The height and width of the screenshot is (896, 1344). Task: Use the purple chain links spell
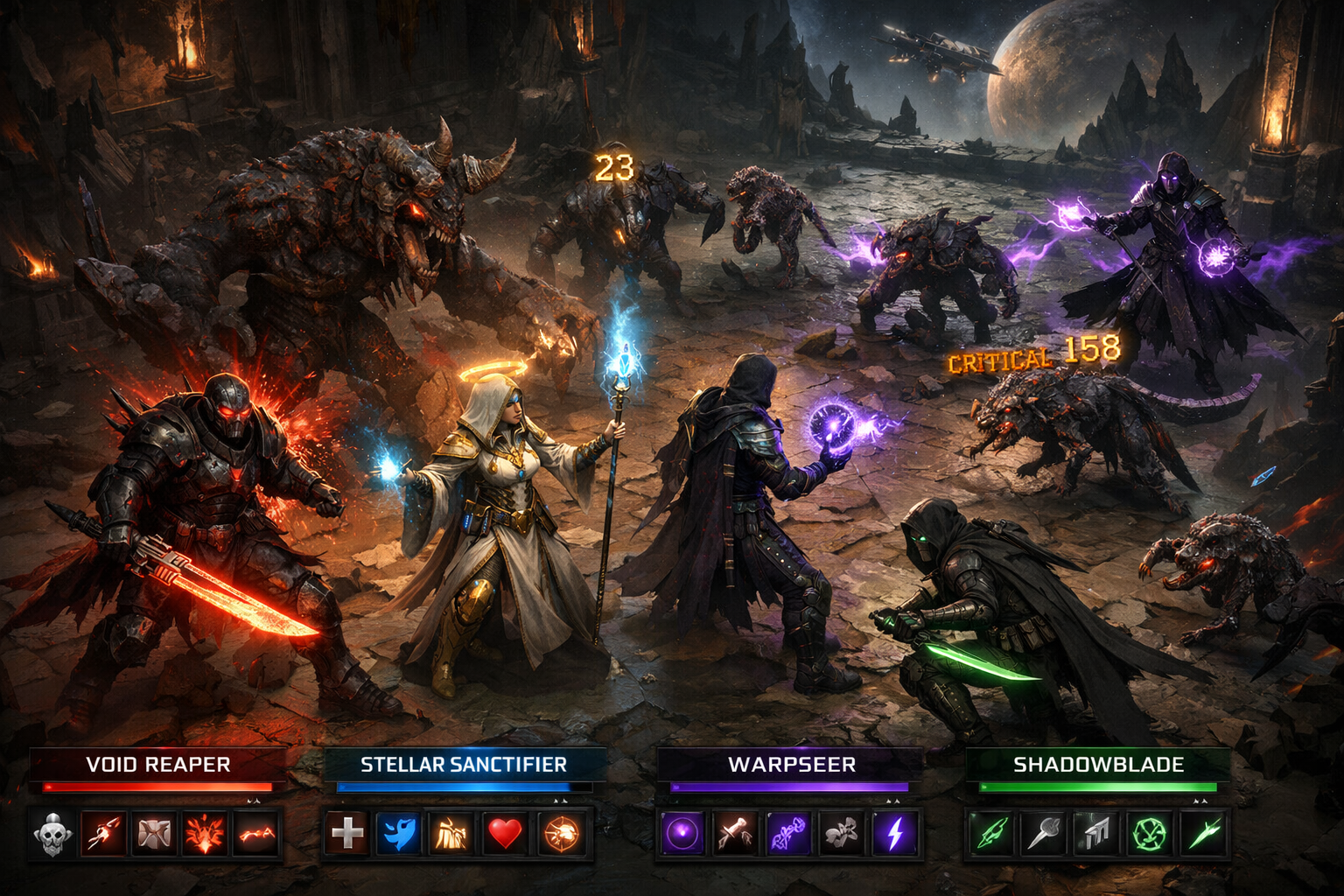pos(787,833)
